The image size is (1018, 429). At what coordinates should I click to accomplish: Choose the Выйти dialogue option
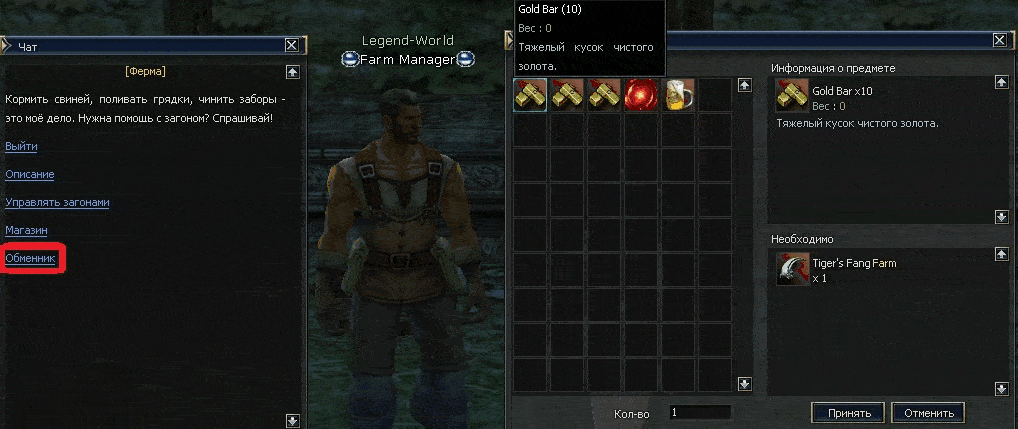click(x=21, y=146)
